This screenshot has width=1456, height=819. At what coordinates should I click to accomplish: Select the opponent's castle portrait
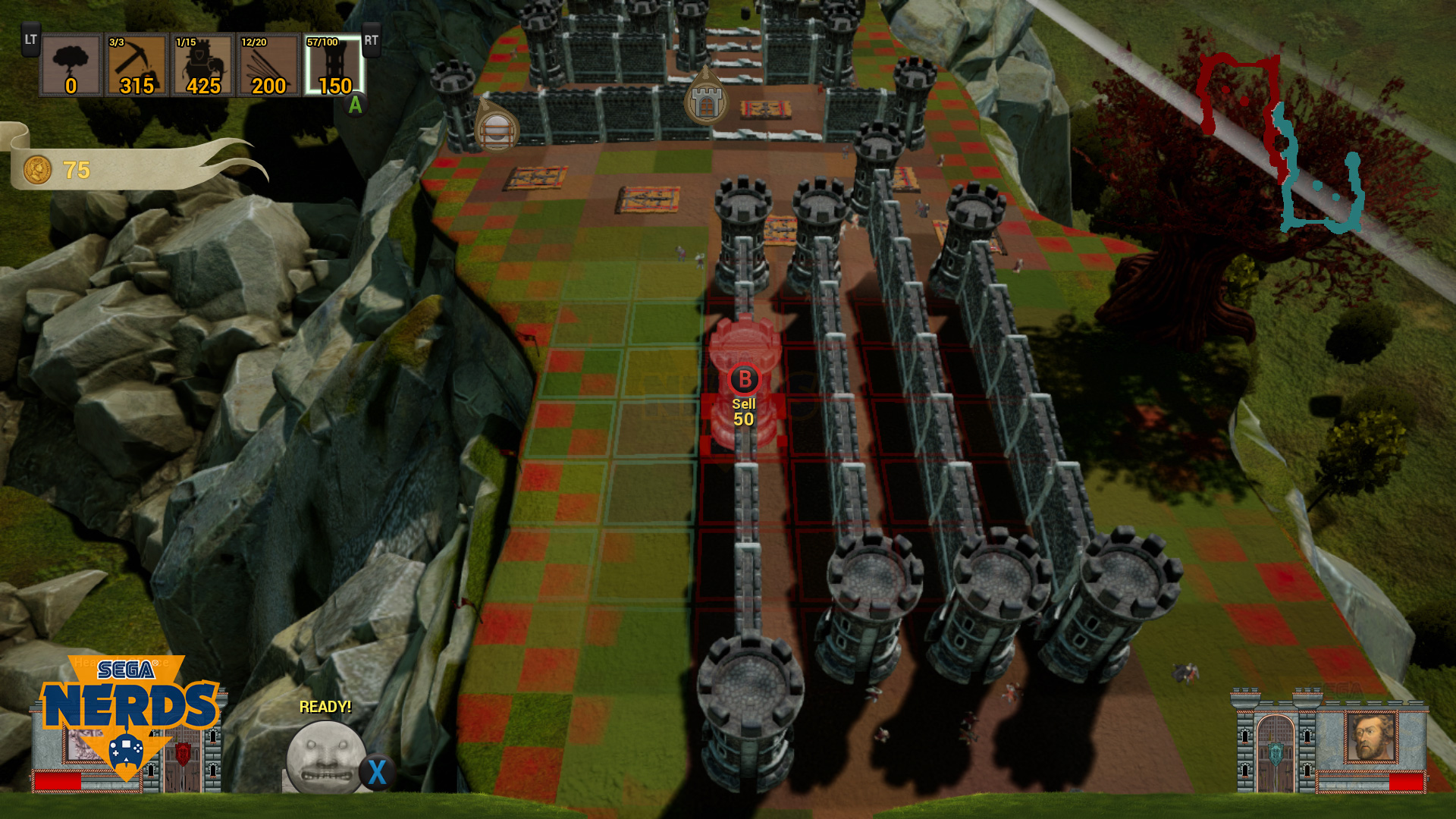coord(1370,737)
